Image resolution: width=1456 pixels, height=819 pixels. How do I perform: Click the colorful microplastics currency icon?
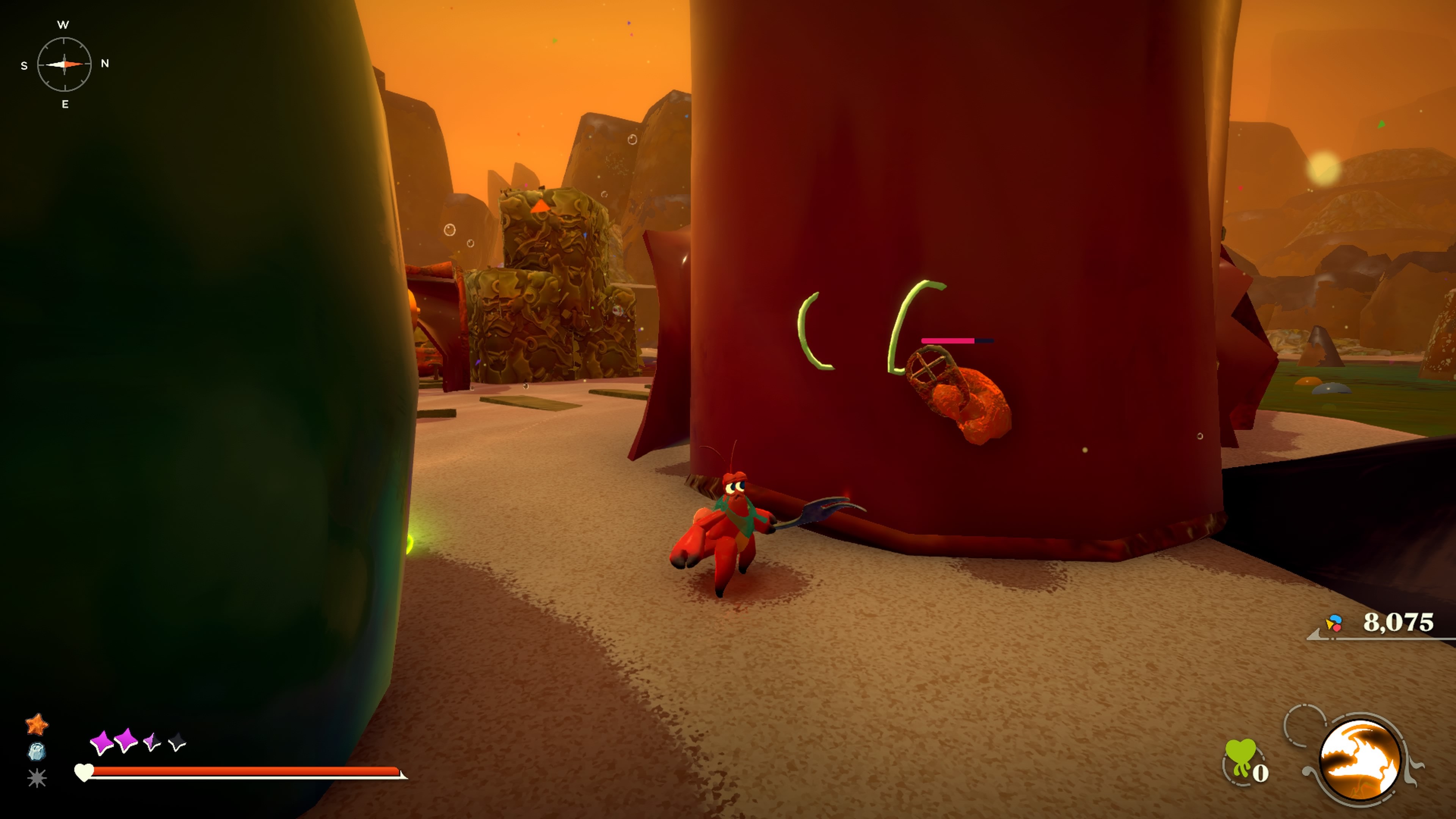point(1334,623)
